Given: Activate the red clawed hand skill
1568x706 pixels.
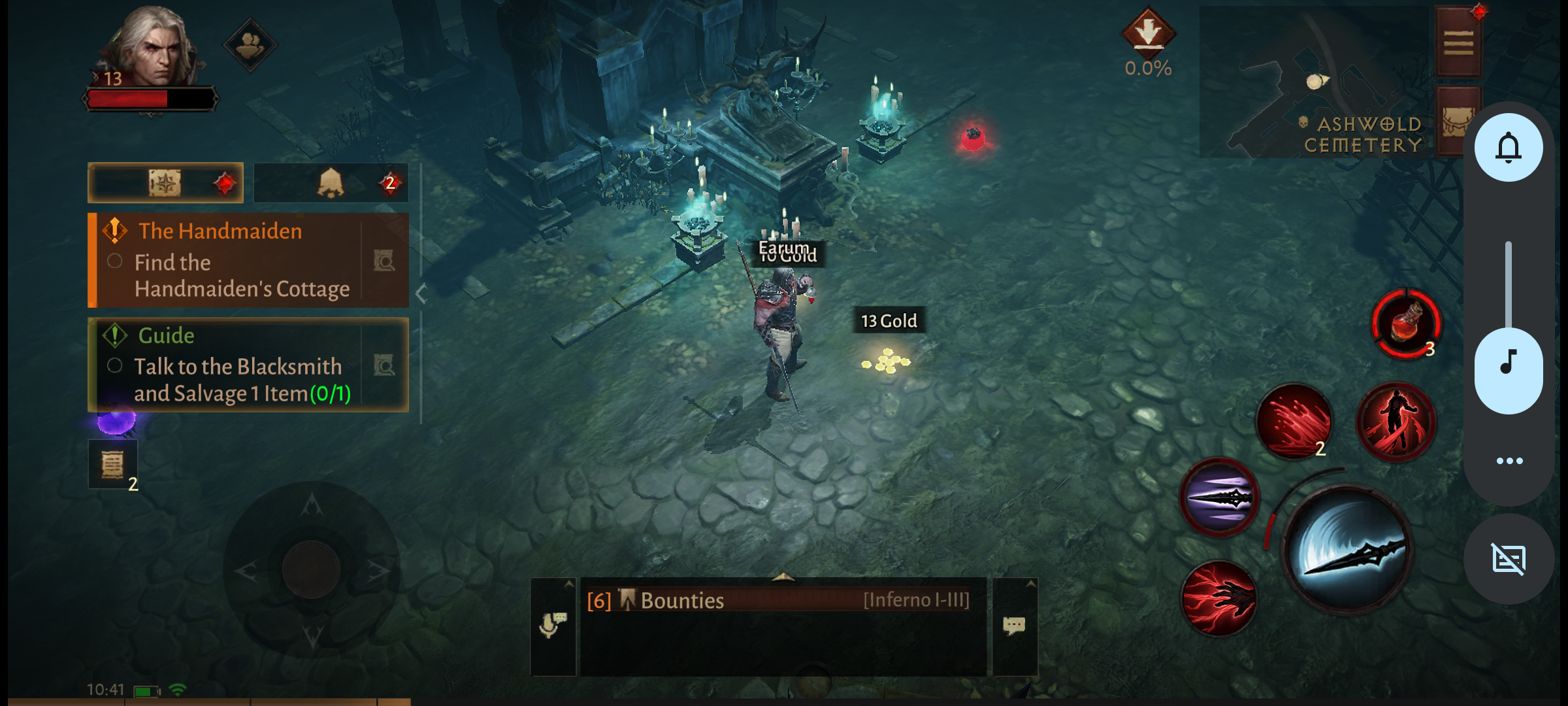Looking at the screenshot, I should [x=1219, y=598].
